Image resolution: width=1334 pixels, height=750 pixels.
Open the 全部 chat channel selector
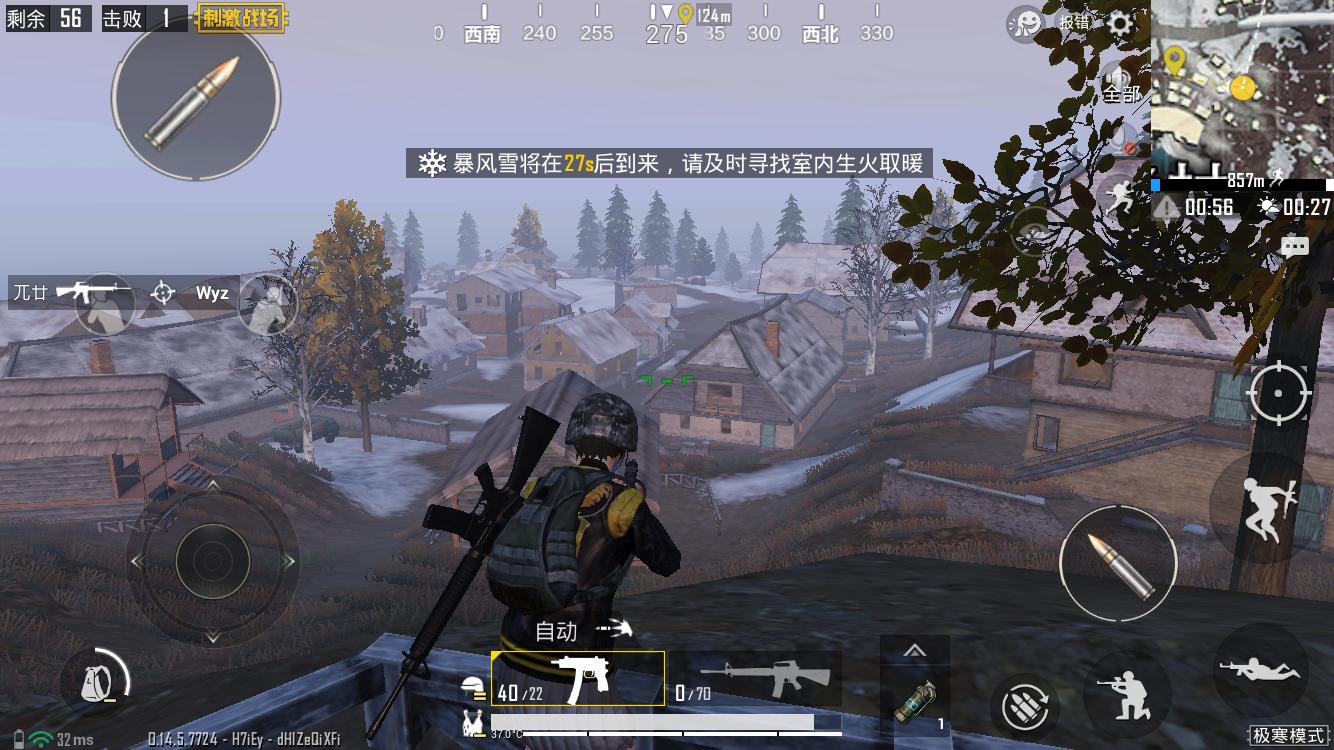point(1122,94)
